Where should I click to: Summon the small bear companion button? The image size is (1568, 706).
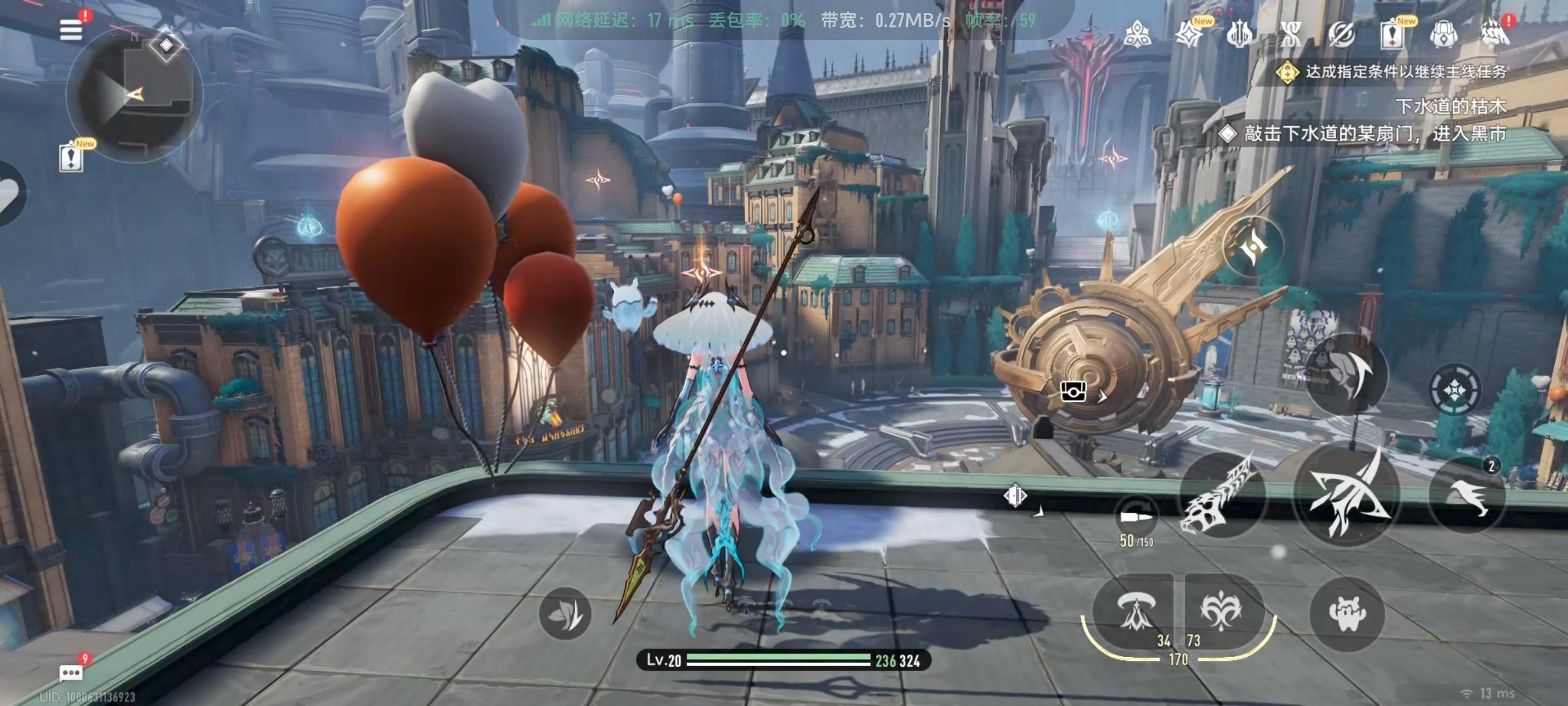pos(1347,613)
